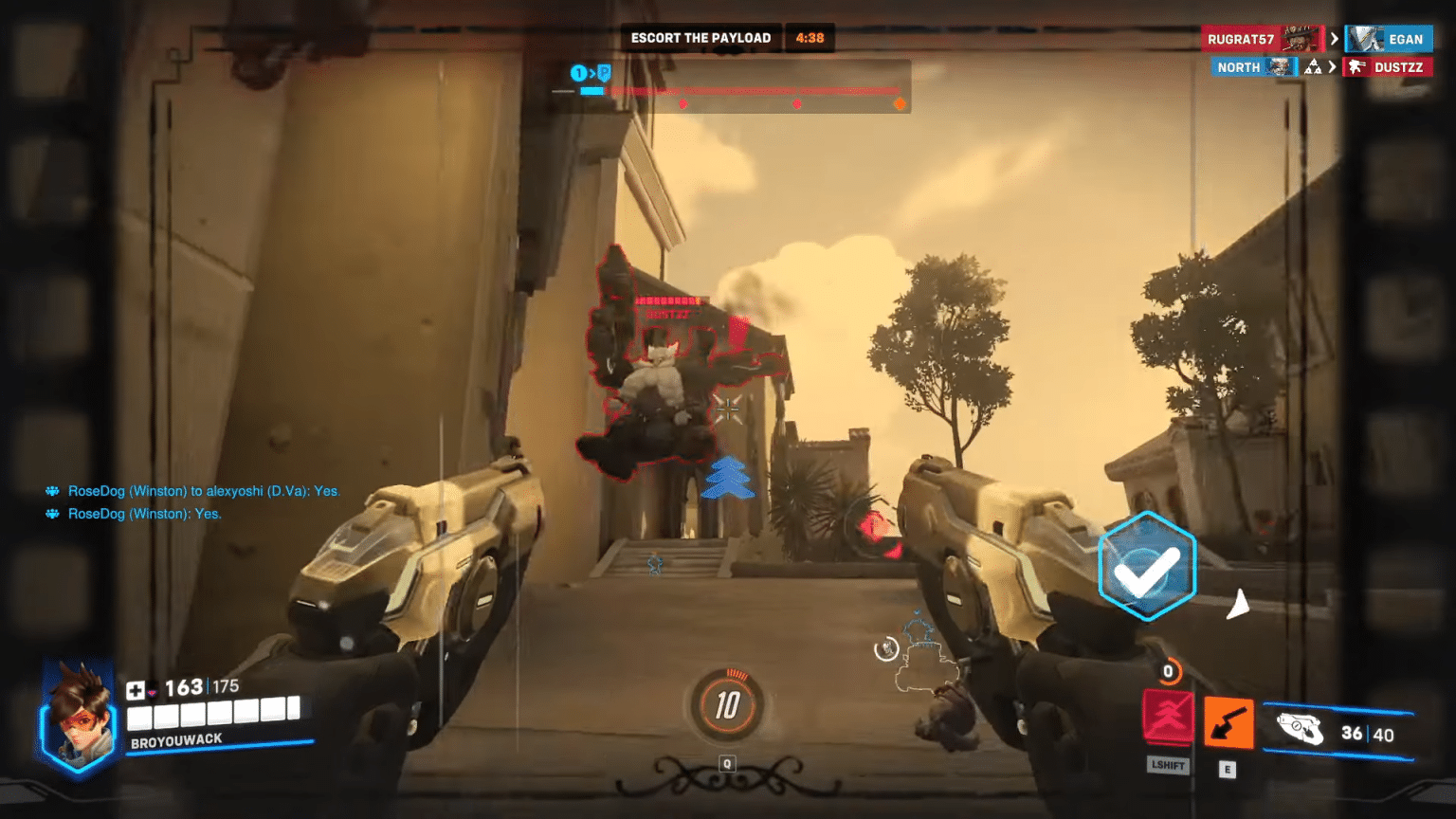The width and height of the screenshot is (1456, 819).
Task: Expand the arrow between NORTH and DUSTZZ
Action: (x=1334, y=66)
